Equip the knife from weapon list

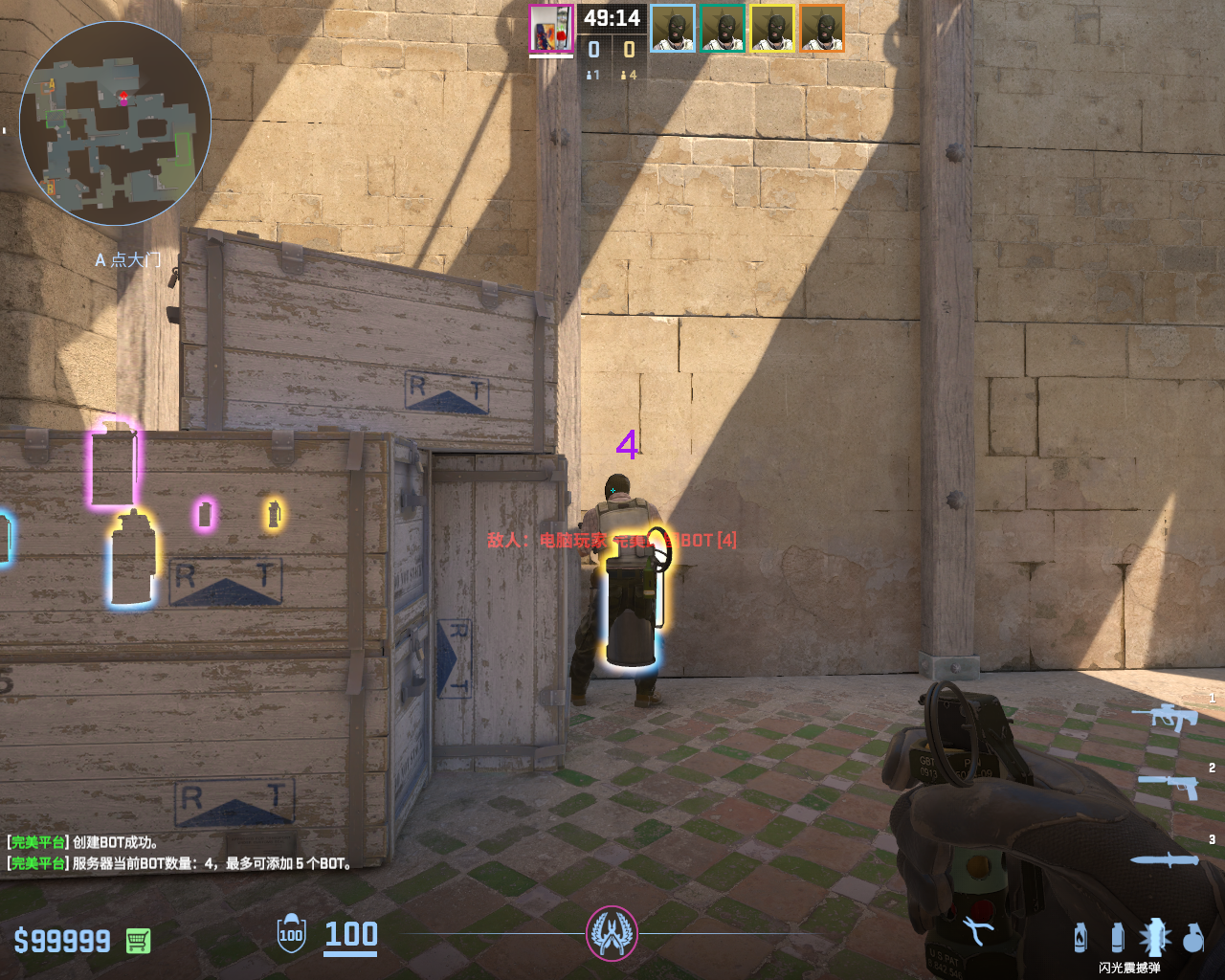(x=1165, y=859)
